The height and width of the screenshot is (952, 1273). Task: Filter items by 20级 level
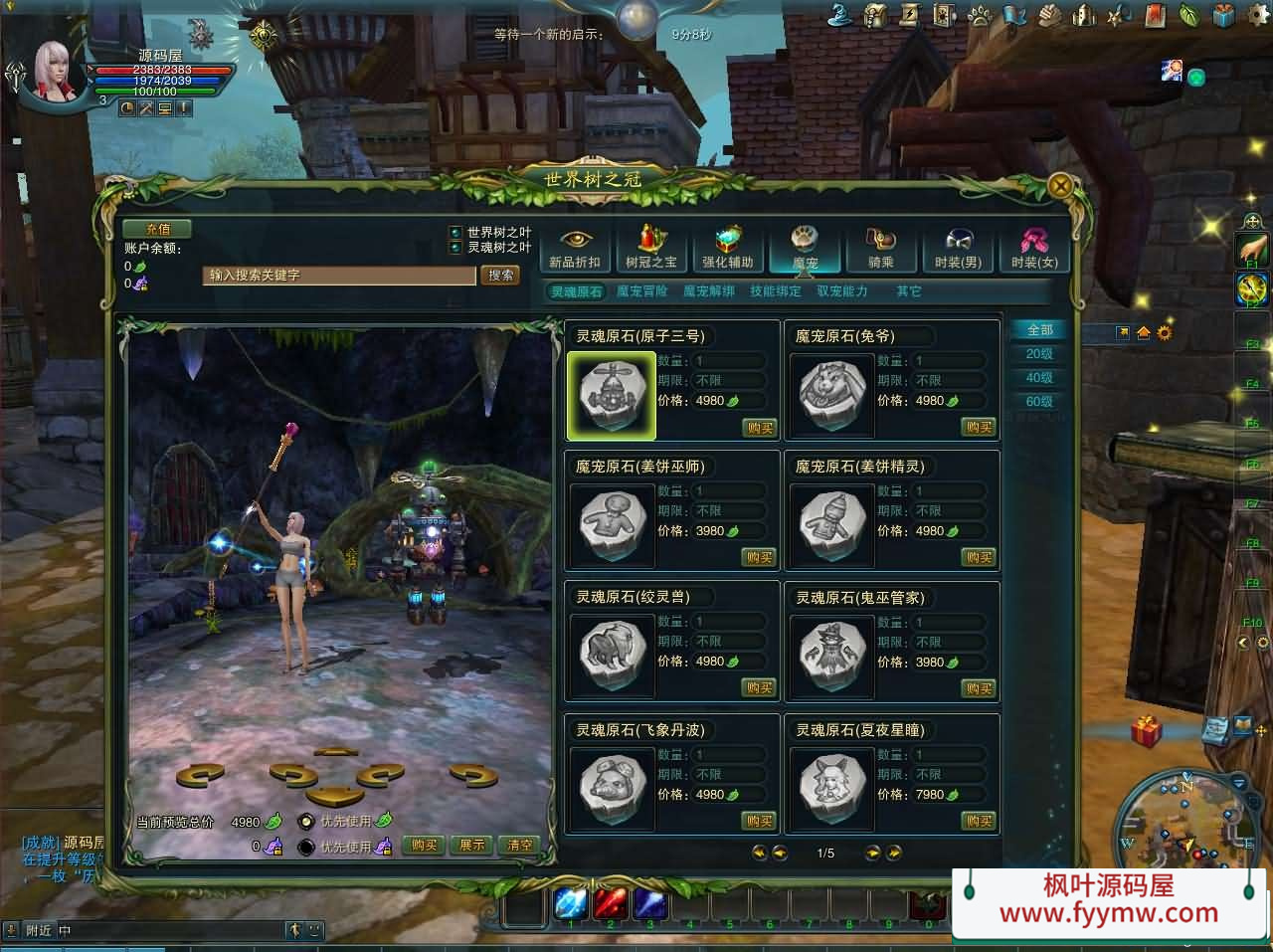tap(1039, 354)
